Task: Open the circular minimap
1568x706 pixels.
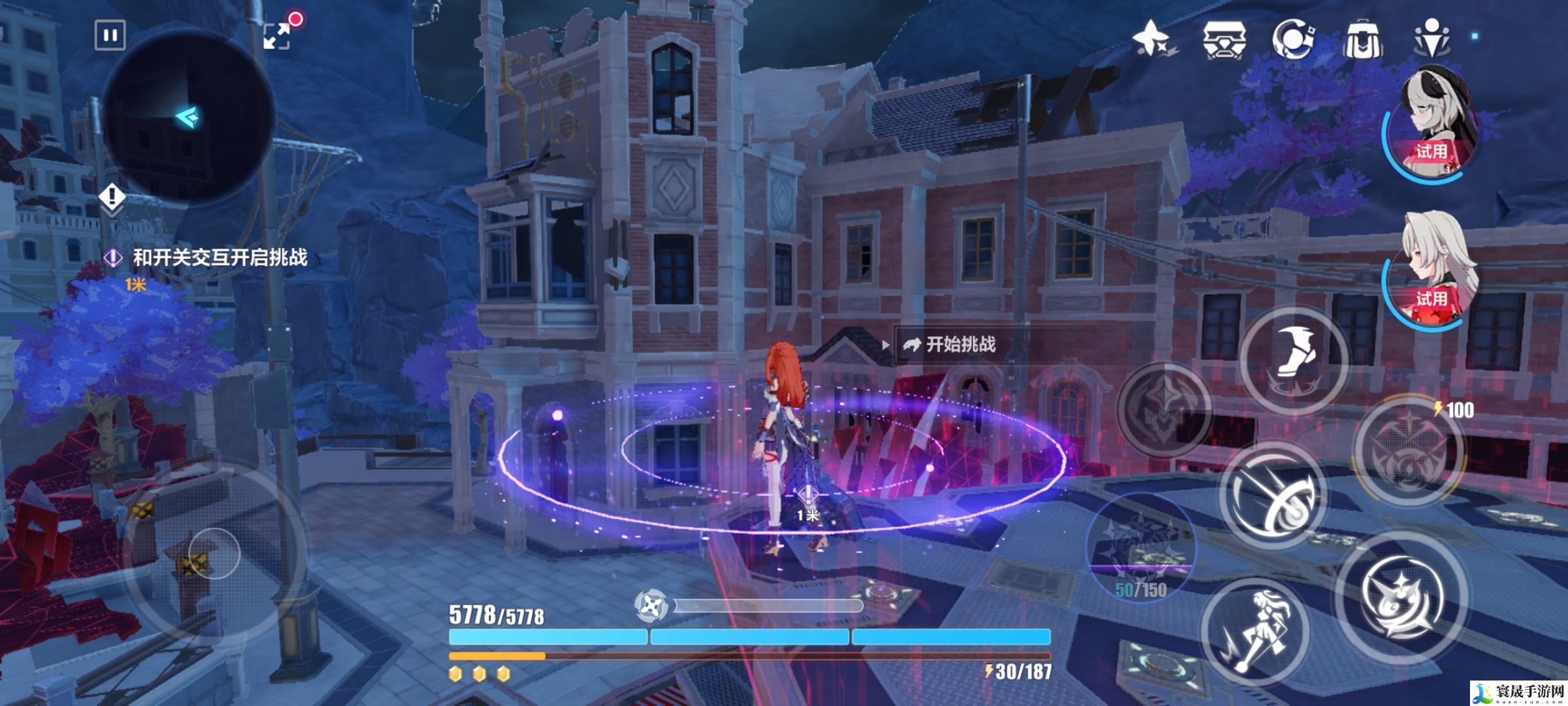Action: click(188, 118)
